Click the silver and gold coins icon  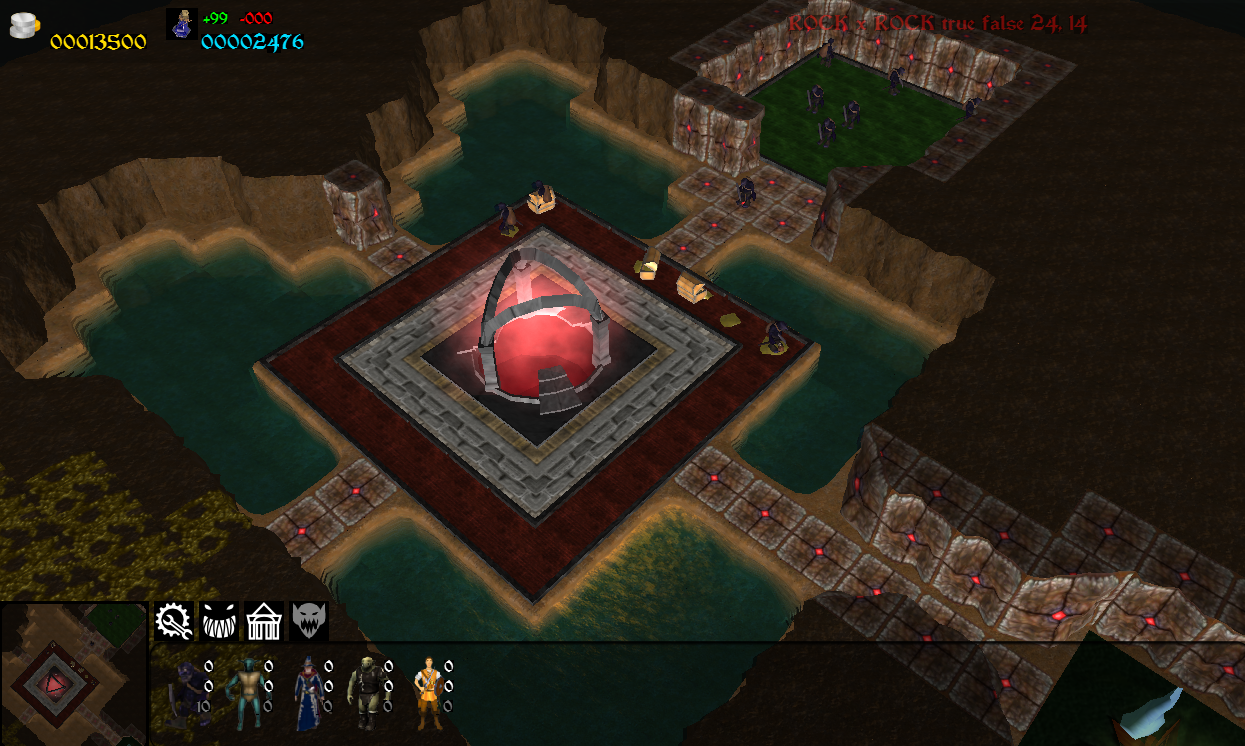point(24,24)
